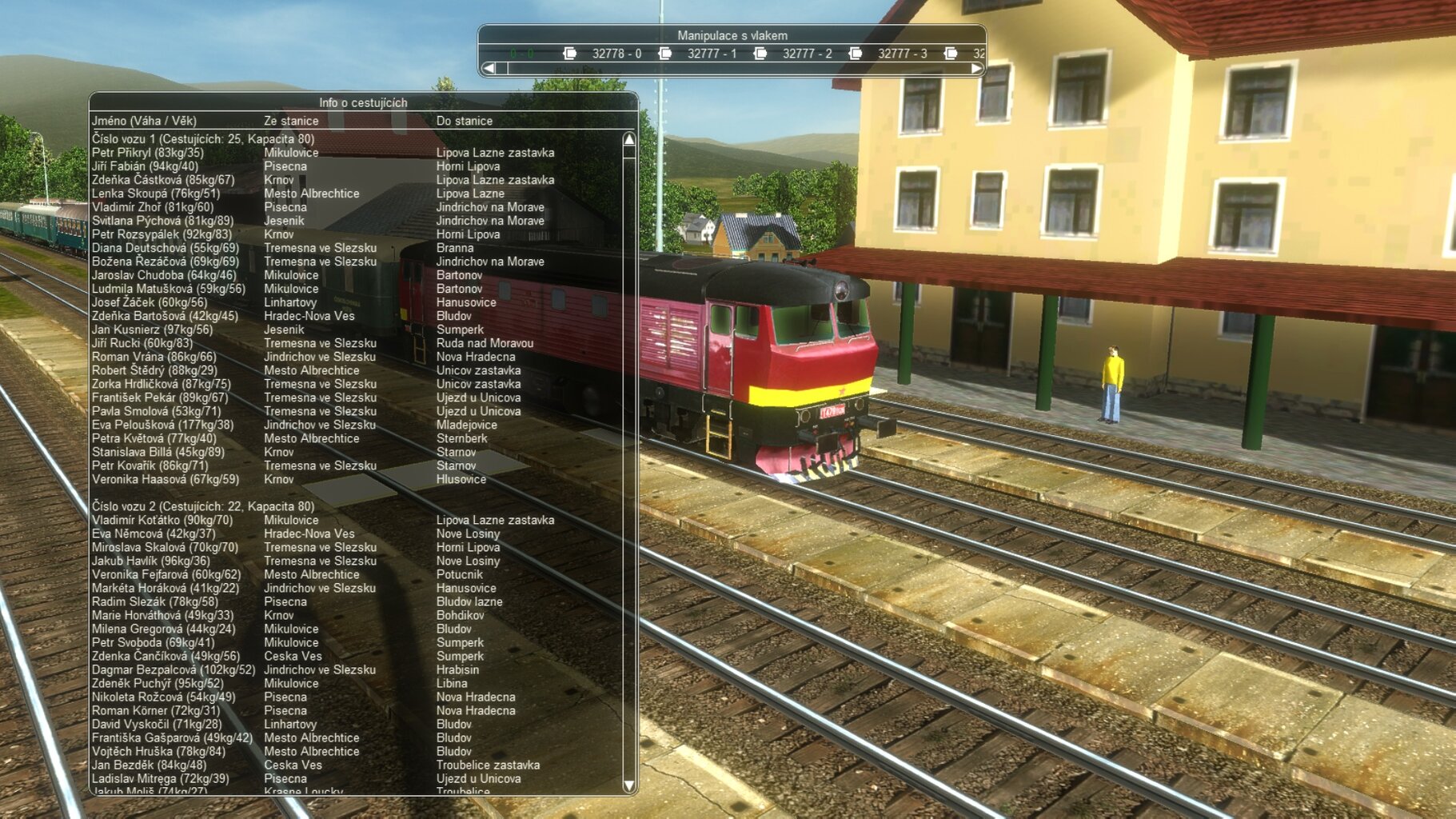
Task: Click the Info o cestujících title bar
Action: point(364,102)
